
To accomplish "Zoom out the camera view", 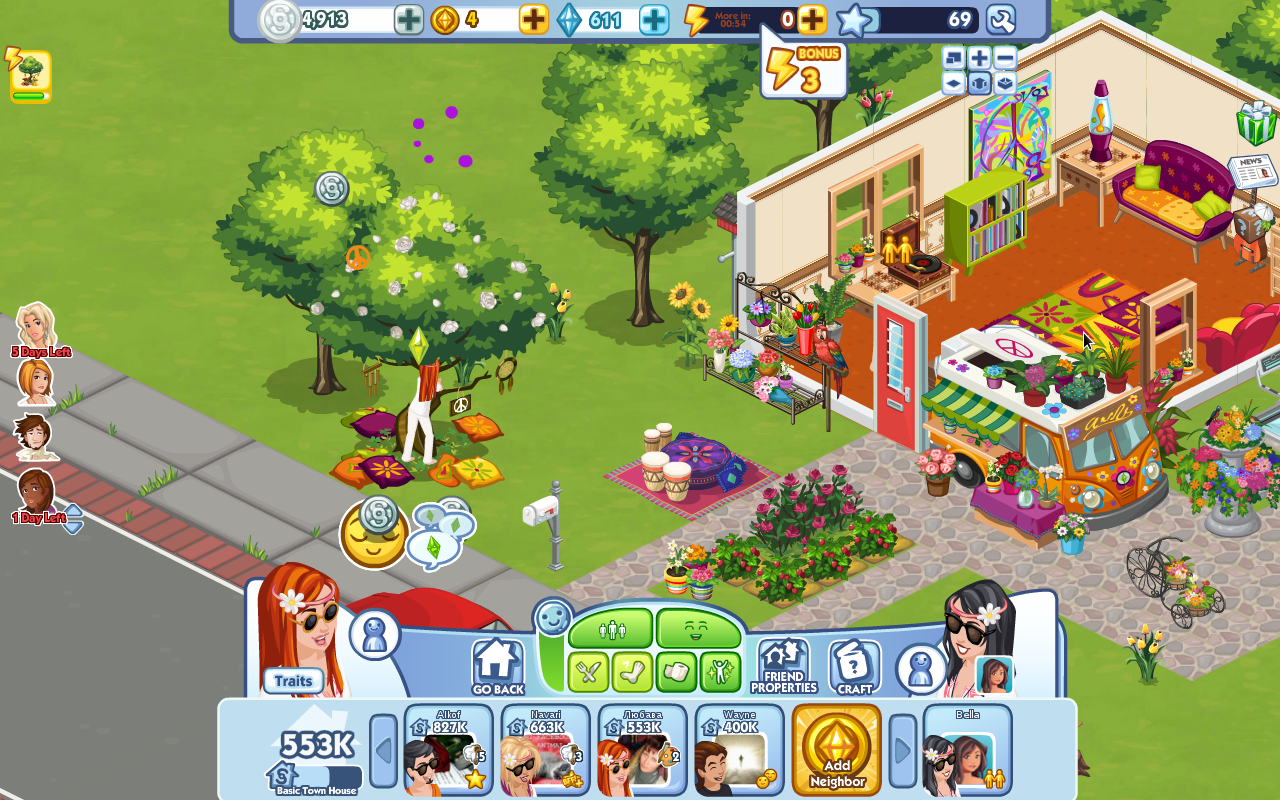I will click(1005, 58).
